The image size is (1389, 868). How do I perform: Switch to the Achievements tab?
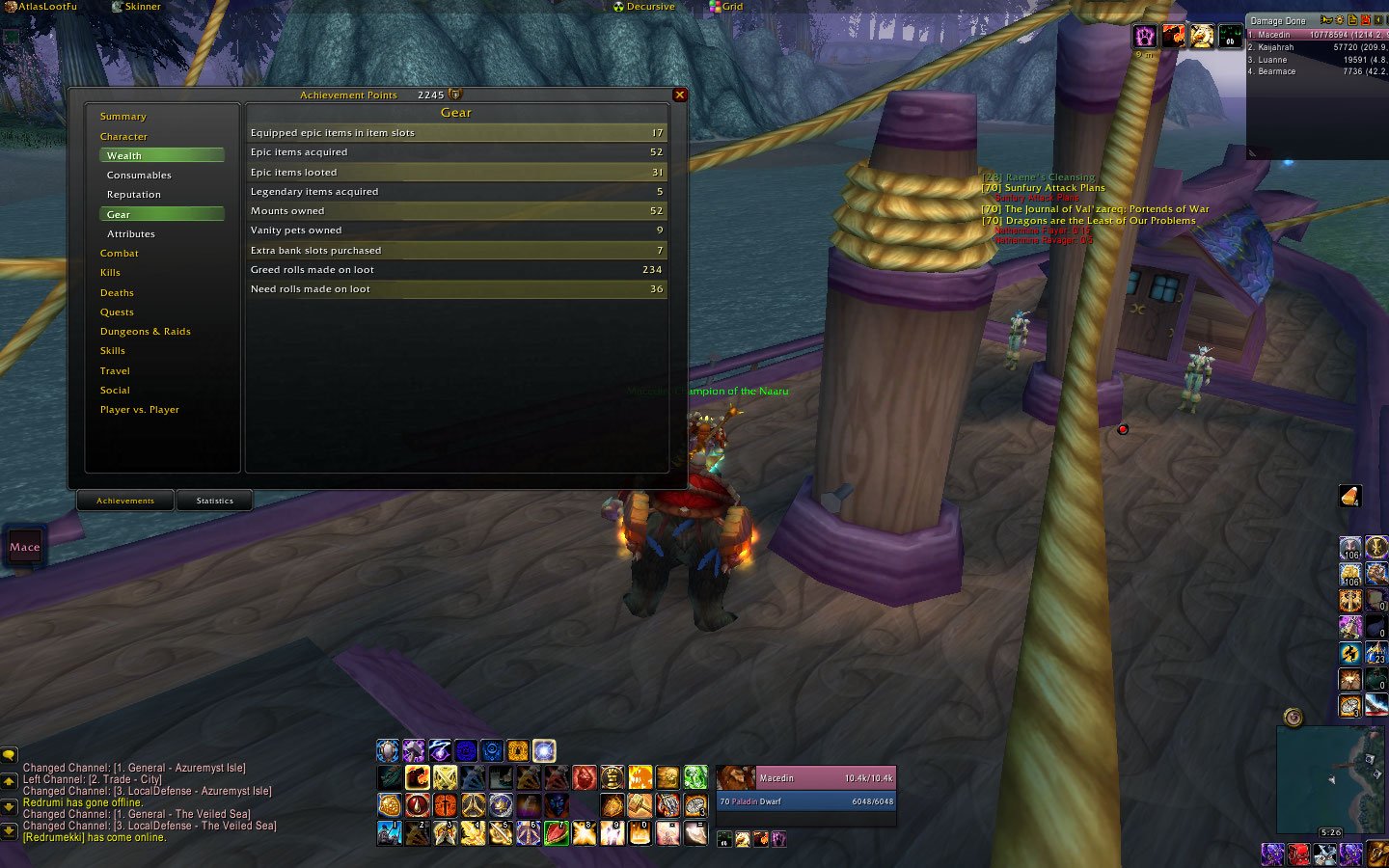point(125,501)
